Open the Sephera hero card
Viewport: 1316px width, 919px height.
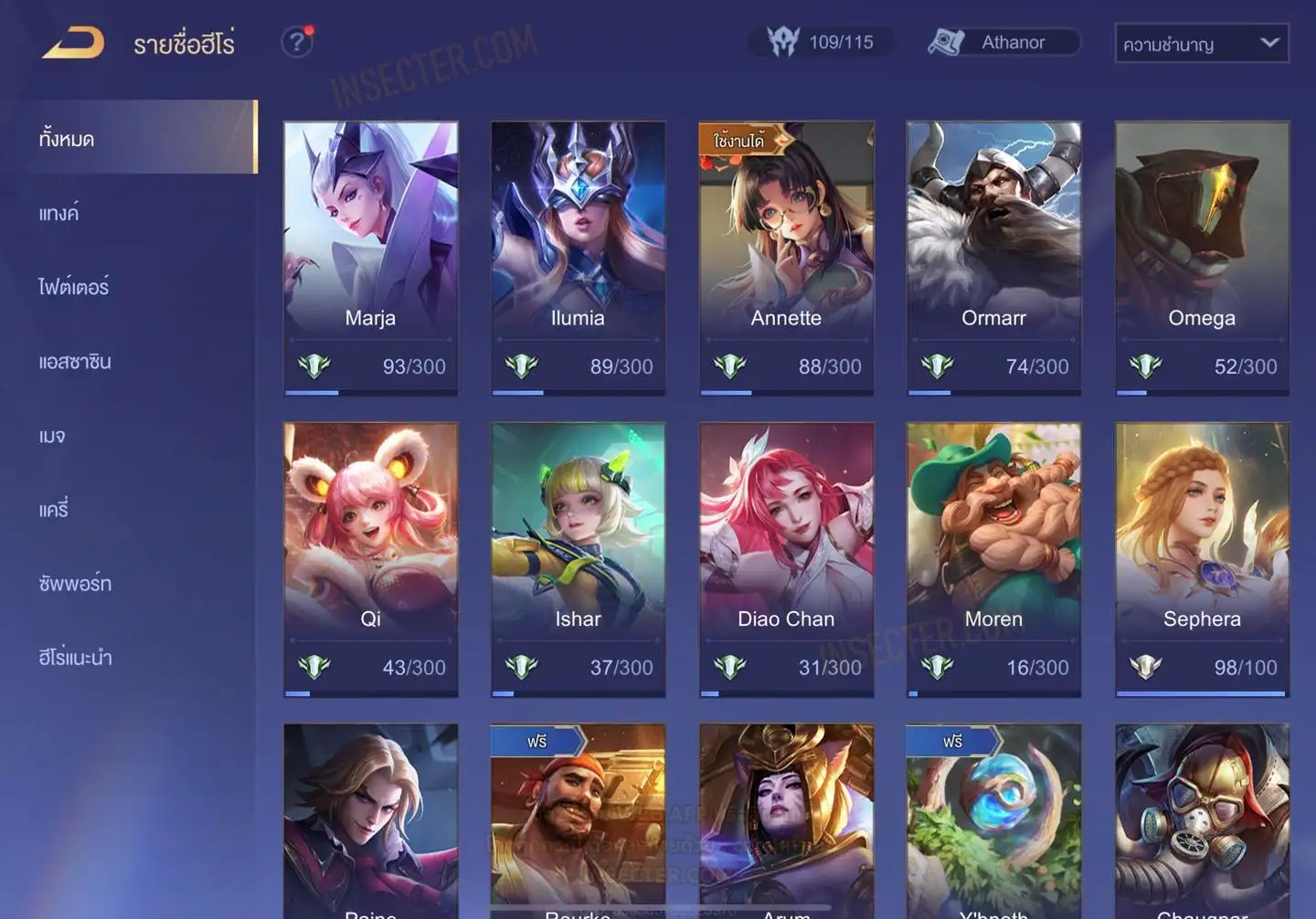(1202, 559)
